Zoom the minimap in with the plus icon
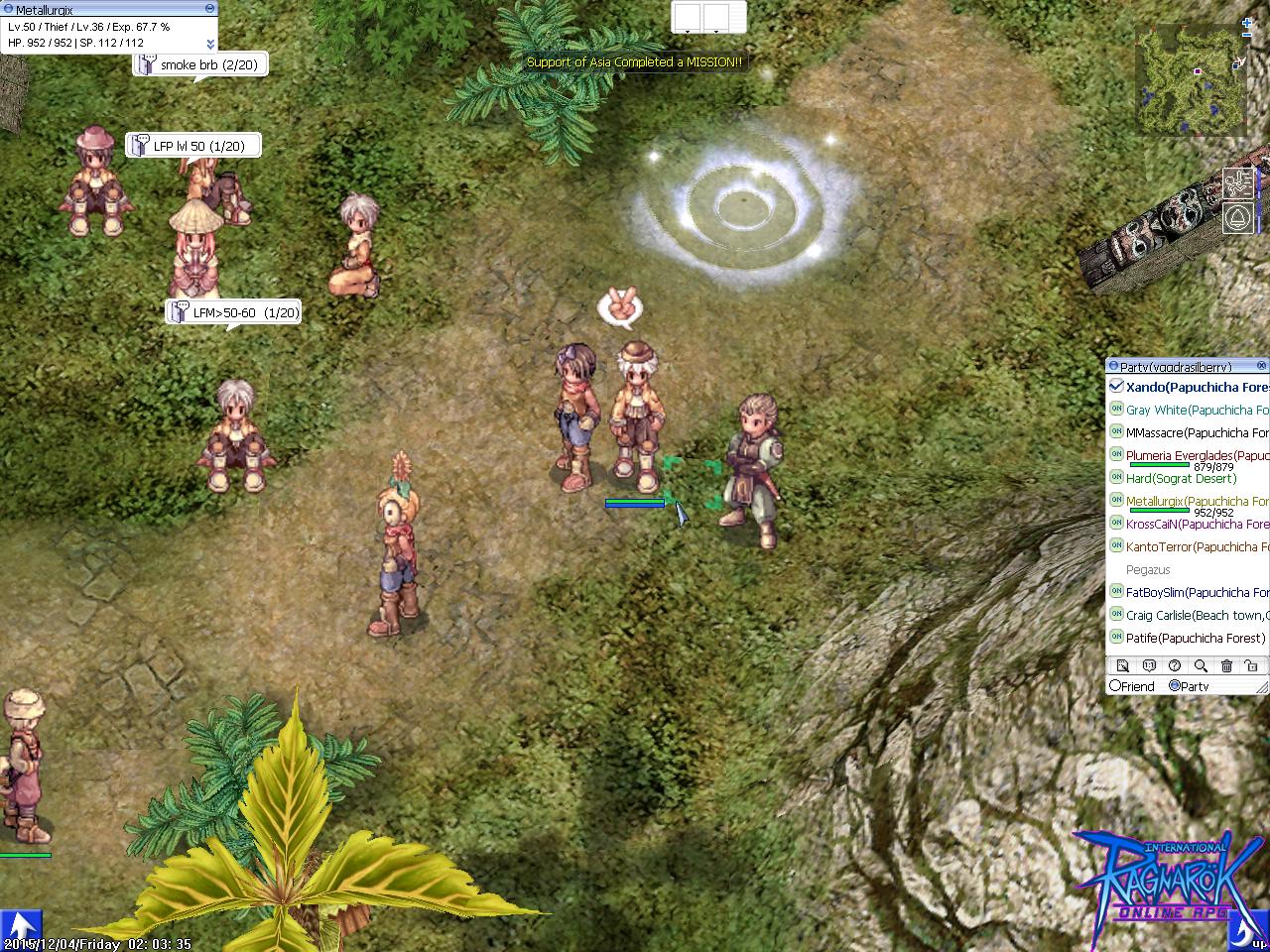The width and height of the screenshot is (1270, 952). coord(1246,23)
